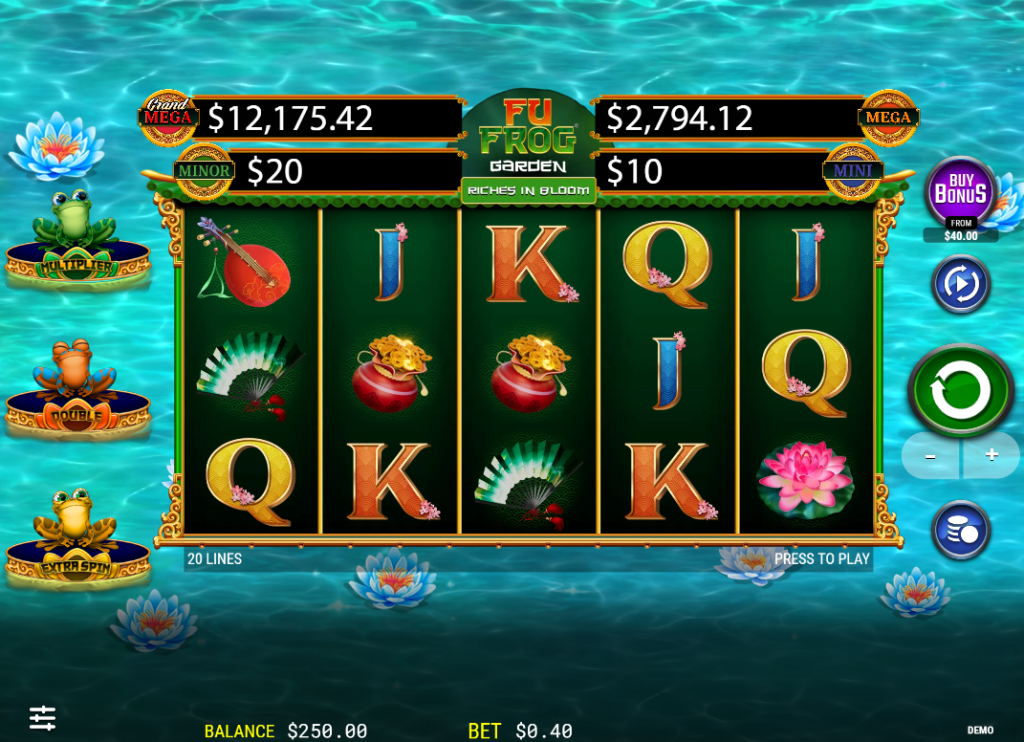Open the coin stack bet options
This screenshot has width=1024, height=742.
961,530
